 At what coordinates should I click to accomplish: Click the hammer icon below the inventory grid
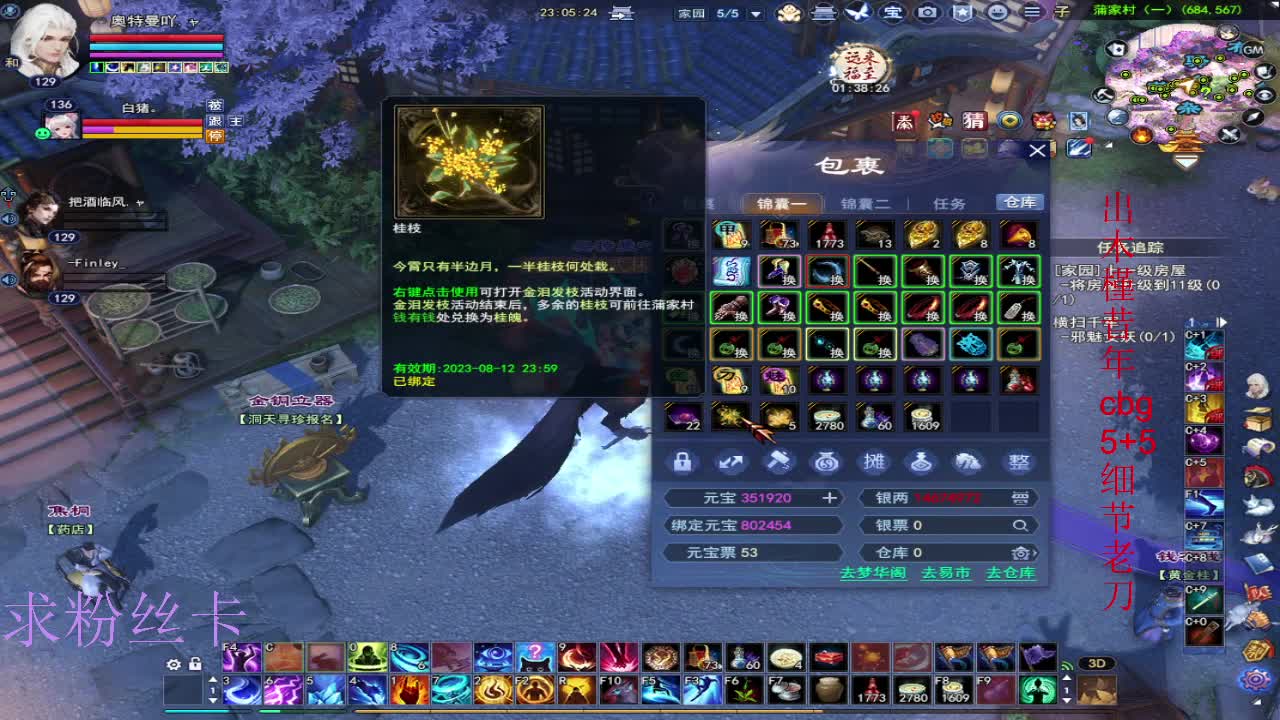coord(778,462)
